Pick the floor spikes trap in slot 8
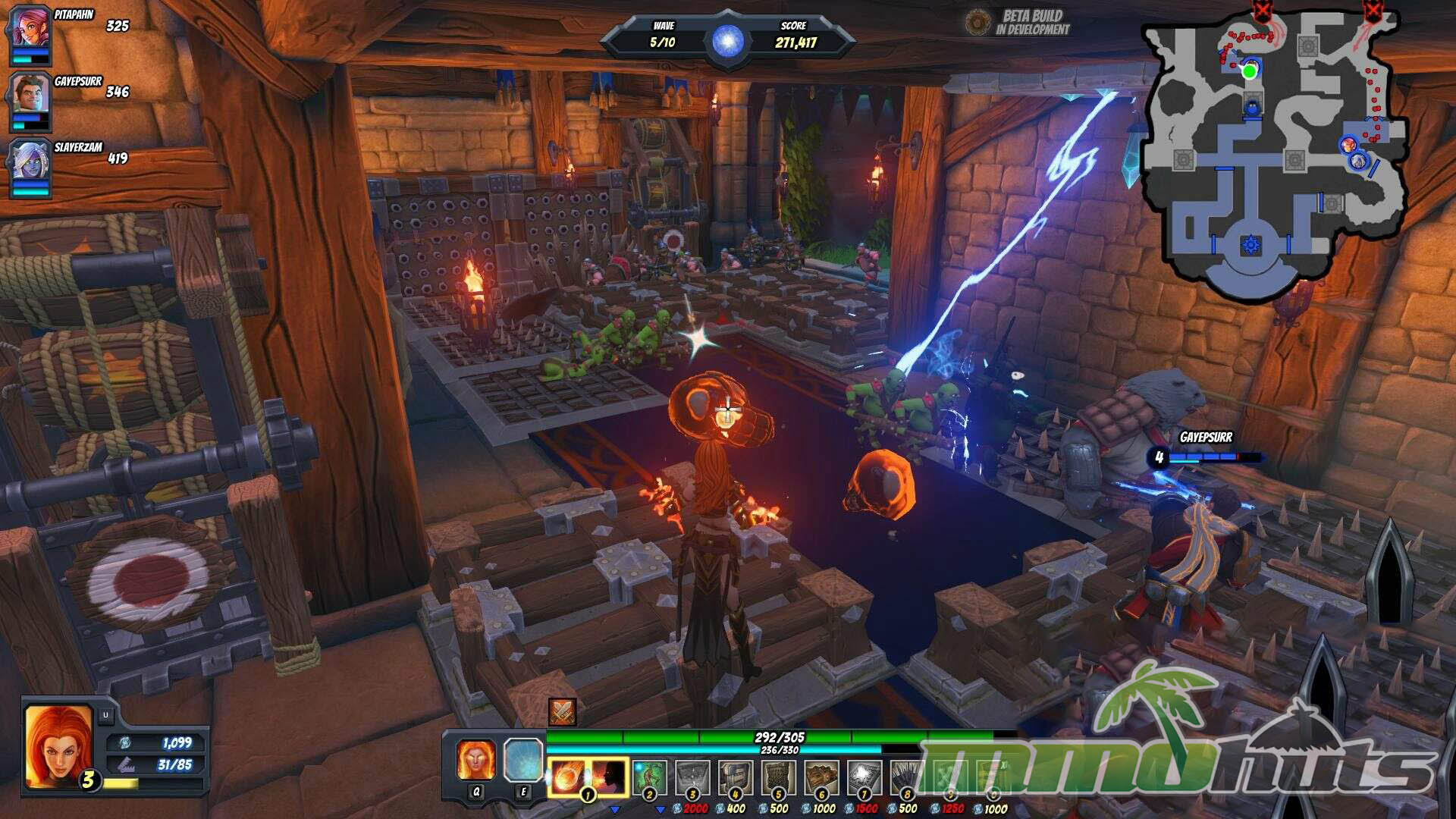 coord(907,777)
